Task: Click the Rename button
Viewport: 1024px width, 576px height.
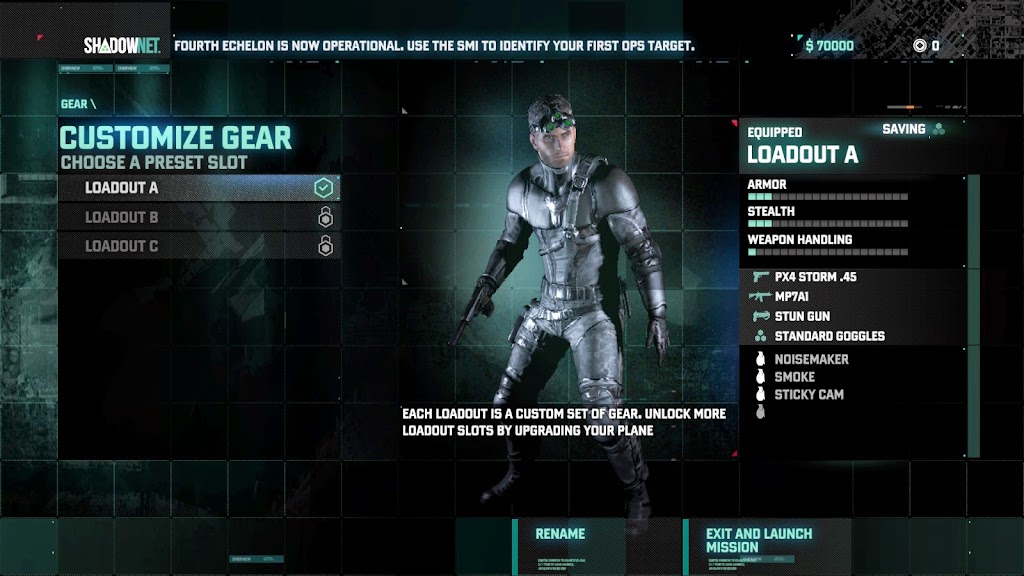Action: 560,534
